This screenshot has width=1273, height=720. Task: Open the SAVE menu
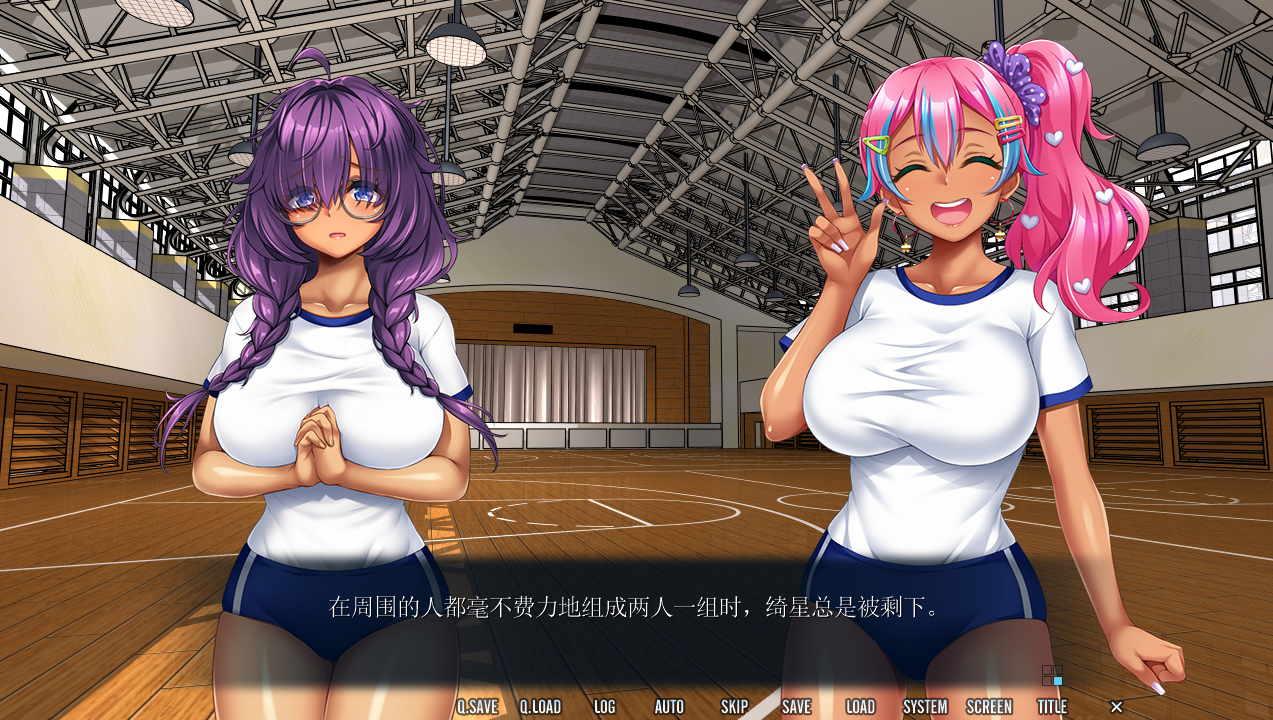796,706
